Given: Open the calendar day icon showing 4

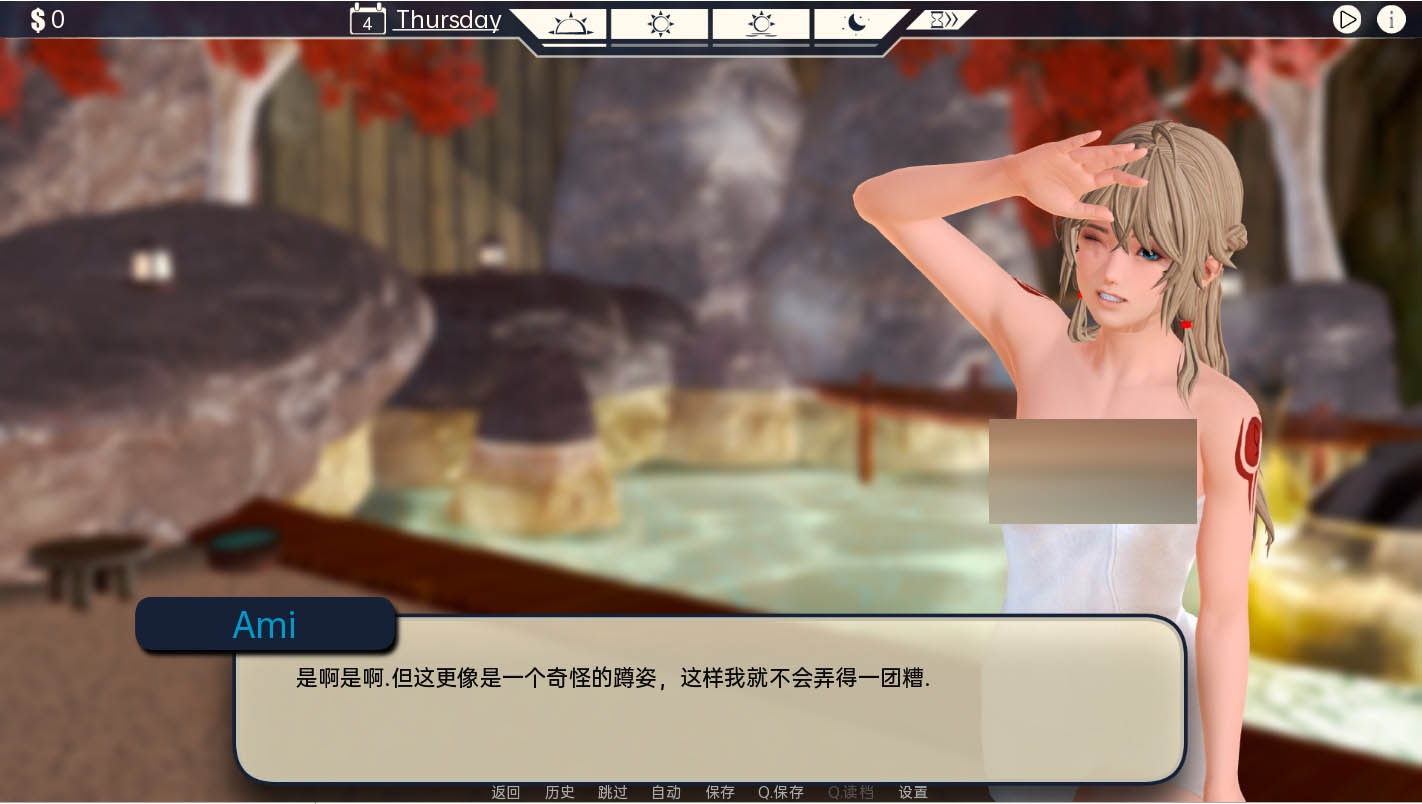Looking at the screenshot, I should (x=367, y=20).
